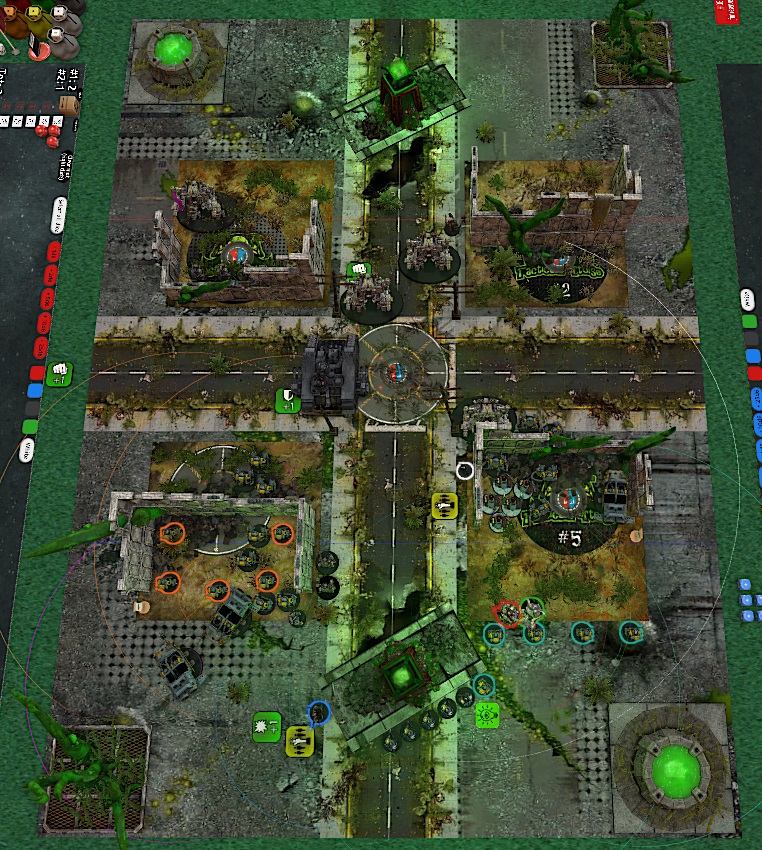Pick the green explosion status token

coord(267,727)
